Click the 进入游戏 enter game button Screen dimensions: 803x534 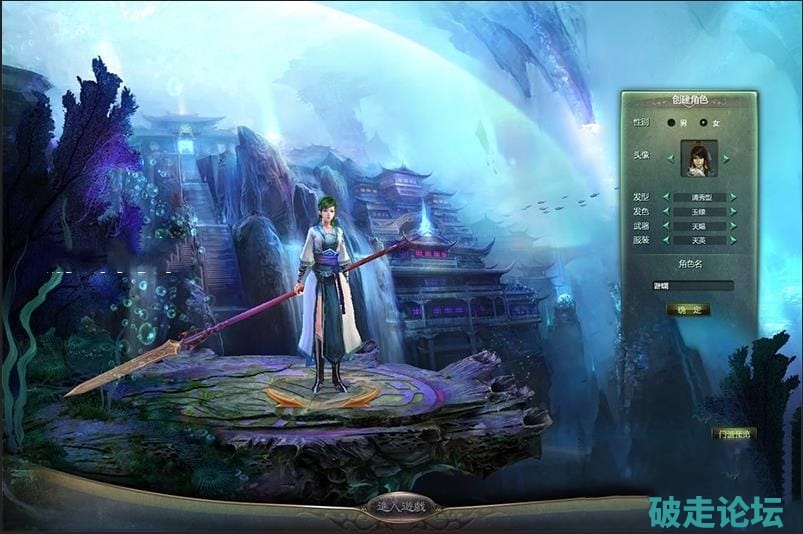point(402,507)
